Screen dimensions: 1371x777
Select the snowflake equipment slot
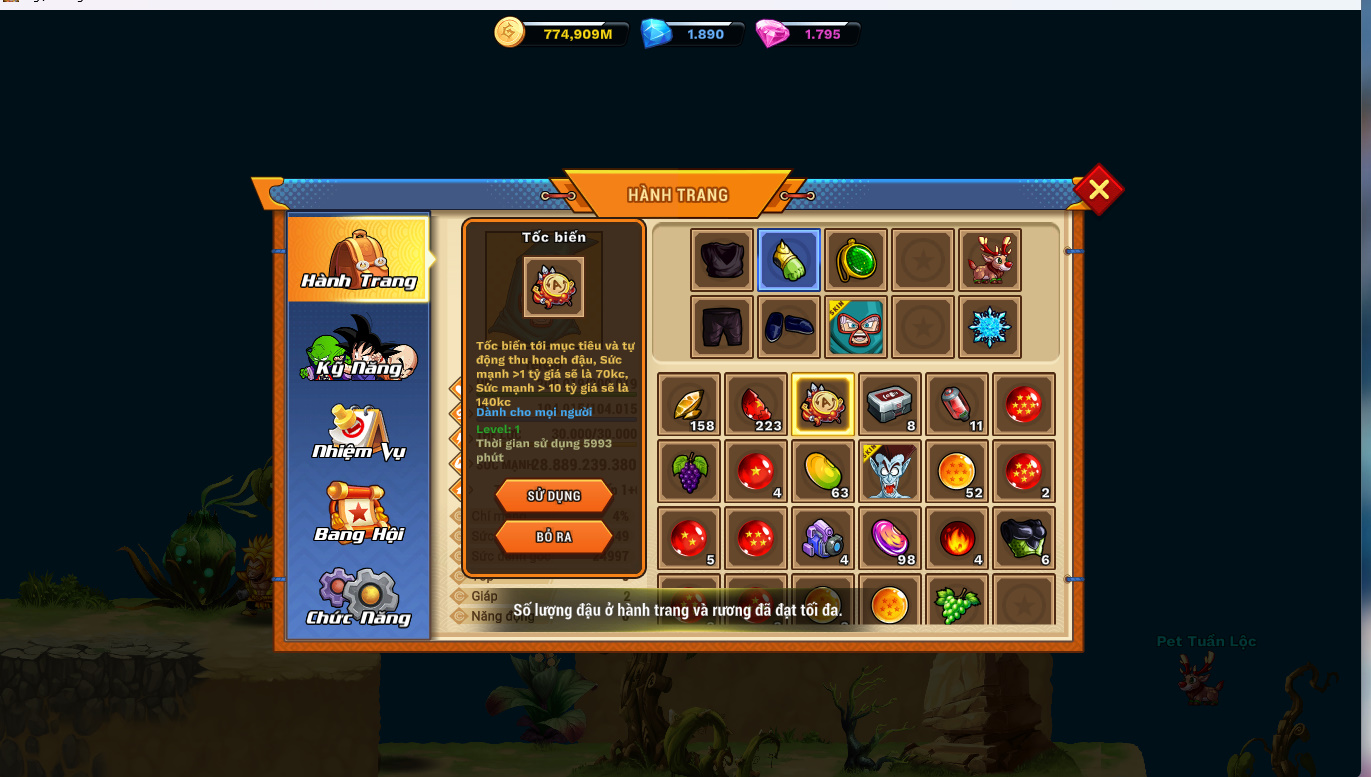pos(990,327)
